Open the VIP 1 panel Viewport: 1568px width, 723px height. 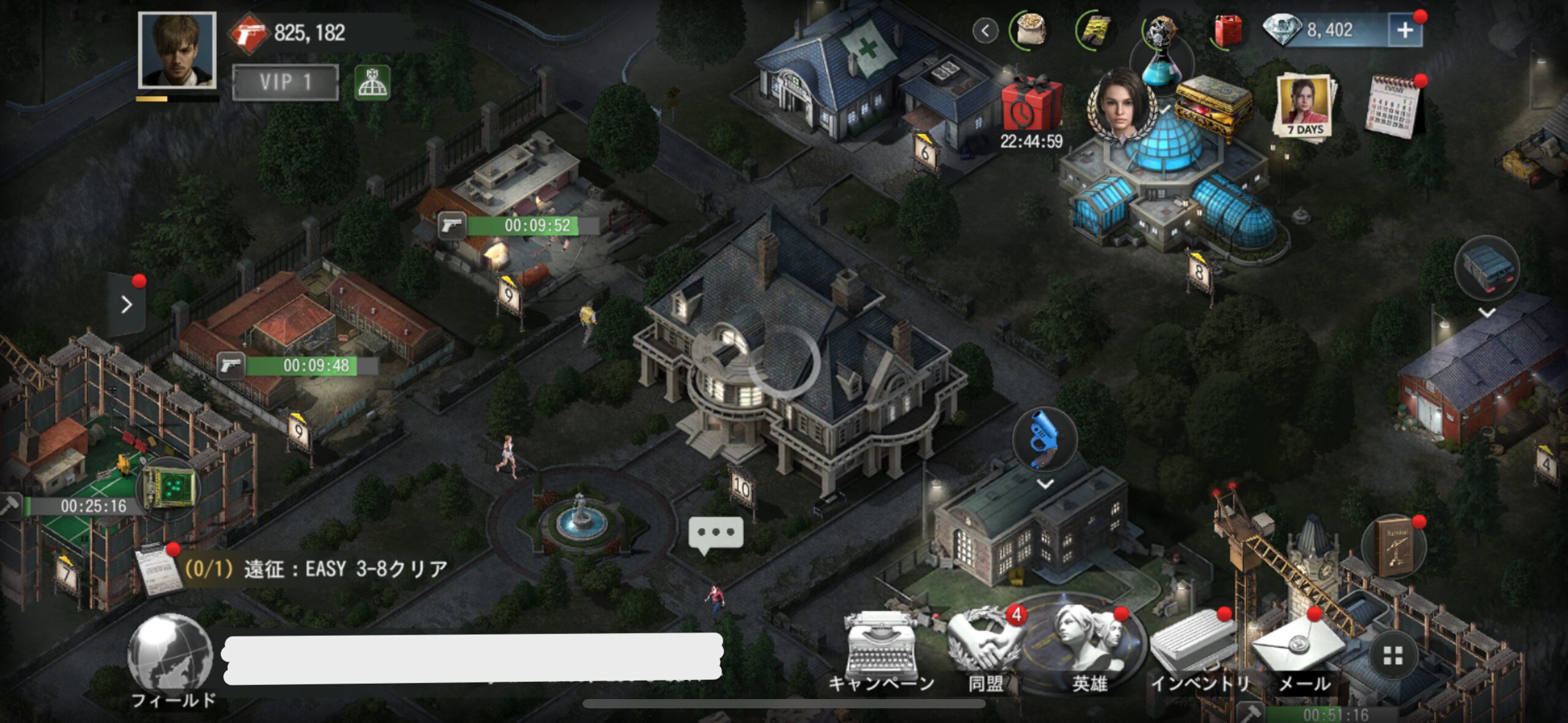coord(285,82)
